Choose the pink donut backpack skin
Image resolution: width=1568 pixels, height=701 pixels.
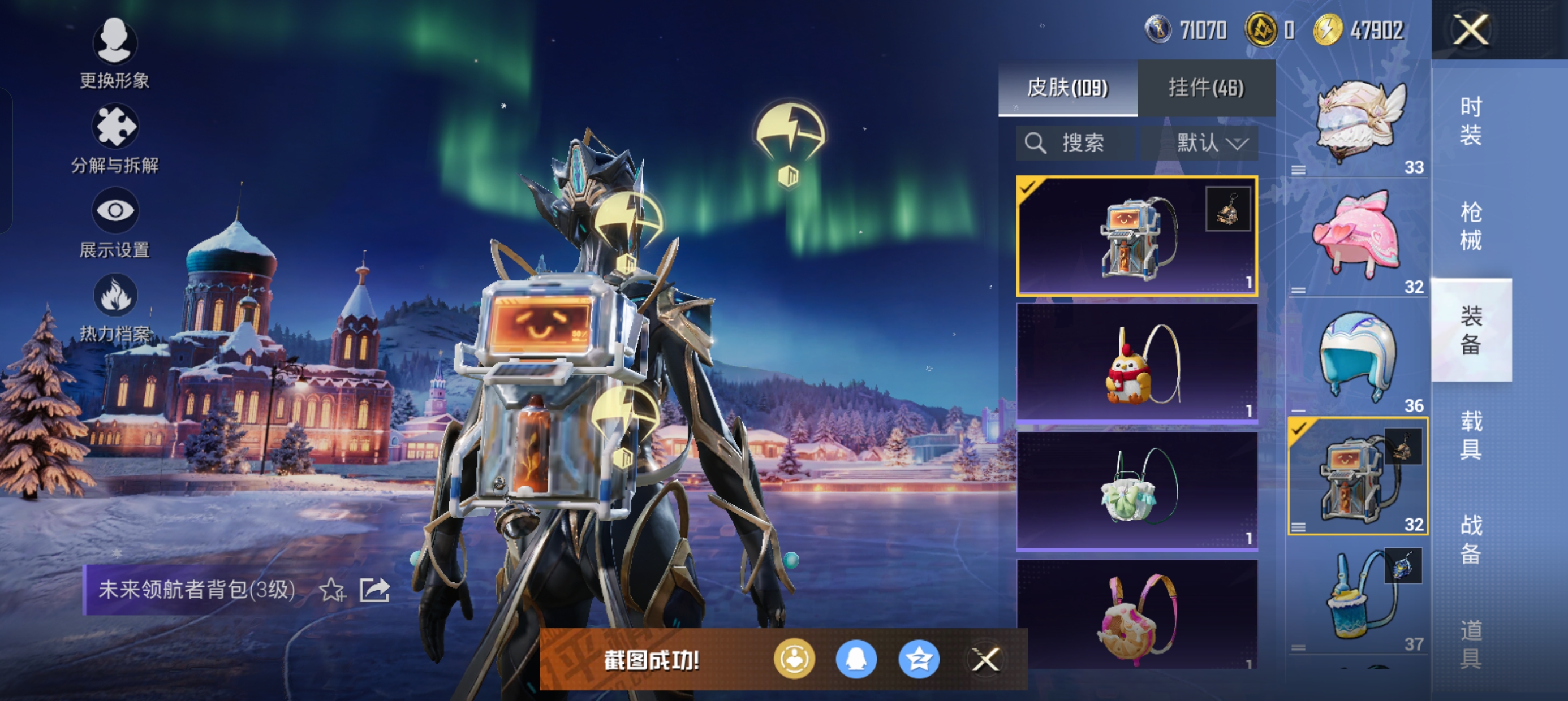[x=1136, y=615]
